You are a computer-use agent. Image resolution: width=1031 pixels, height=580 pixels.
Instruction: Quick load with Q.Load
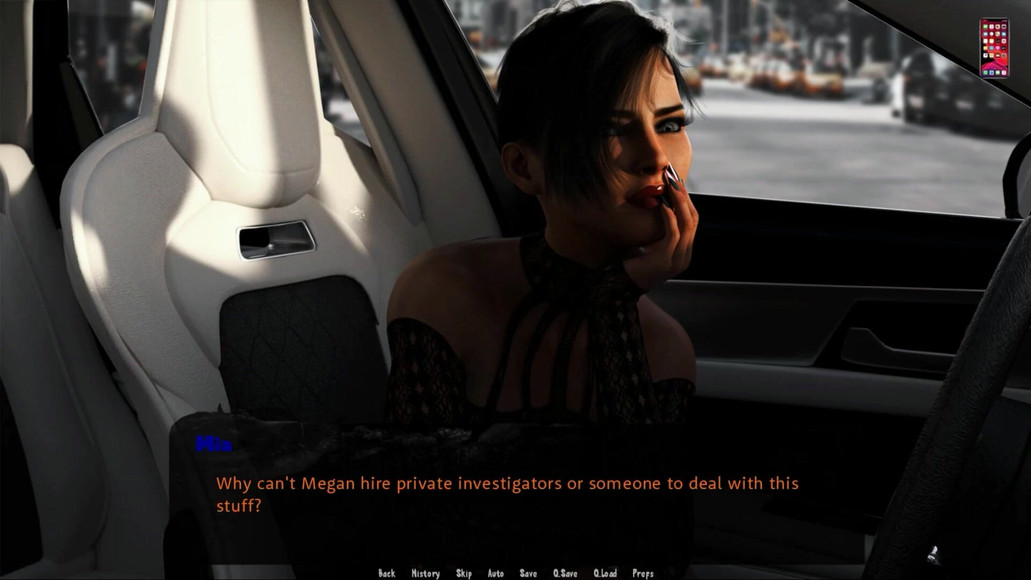click(x=605, y=573)
